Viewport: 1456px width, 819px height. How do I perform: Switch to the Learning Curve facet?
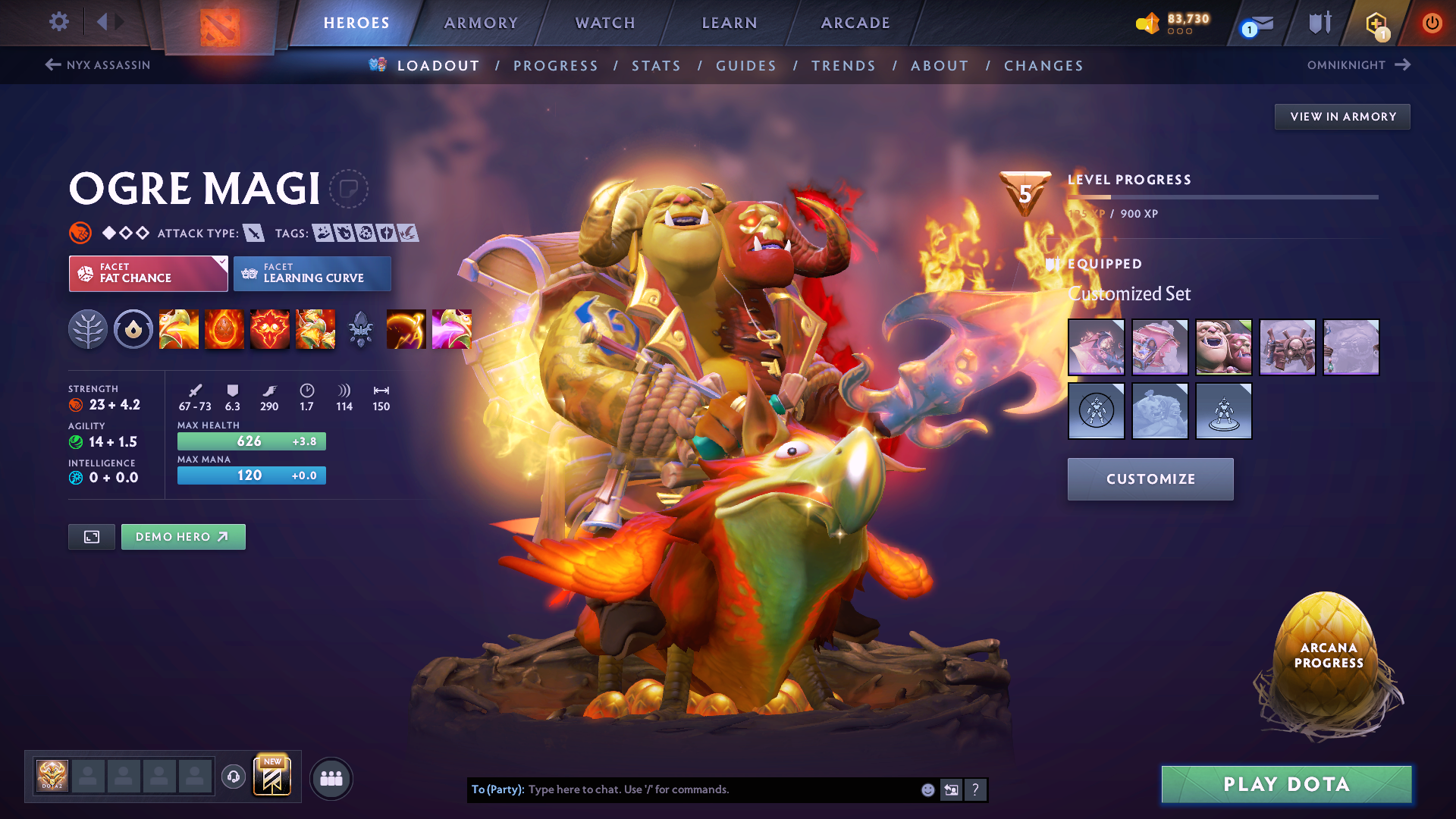click(312, 273)
